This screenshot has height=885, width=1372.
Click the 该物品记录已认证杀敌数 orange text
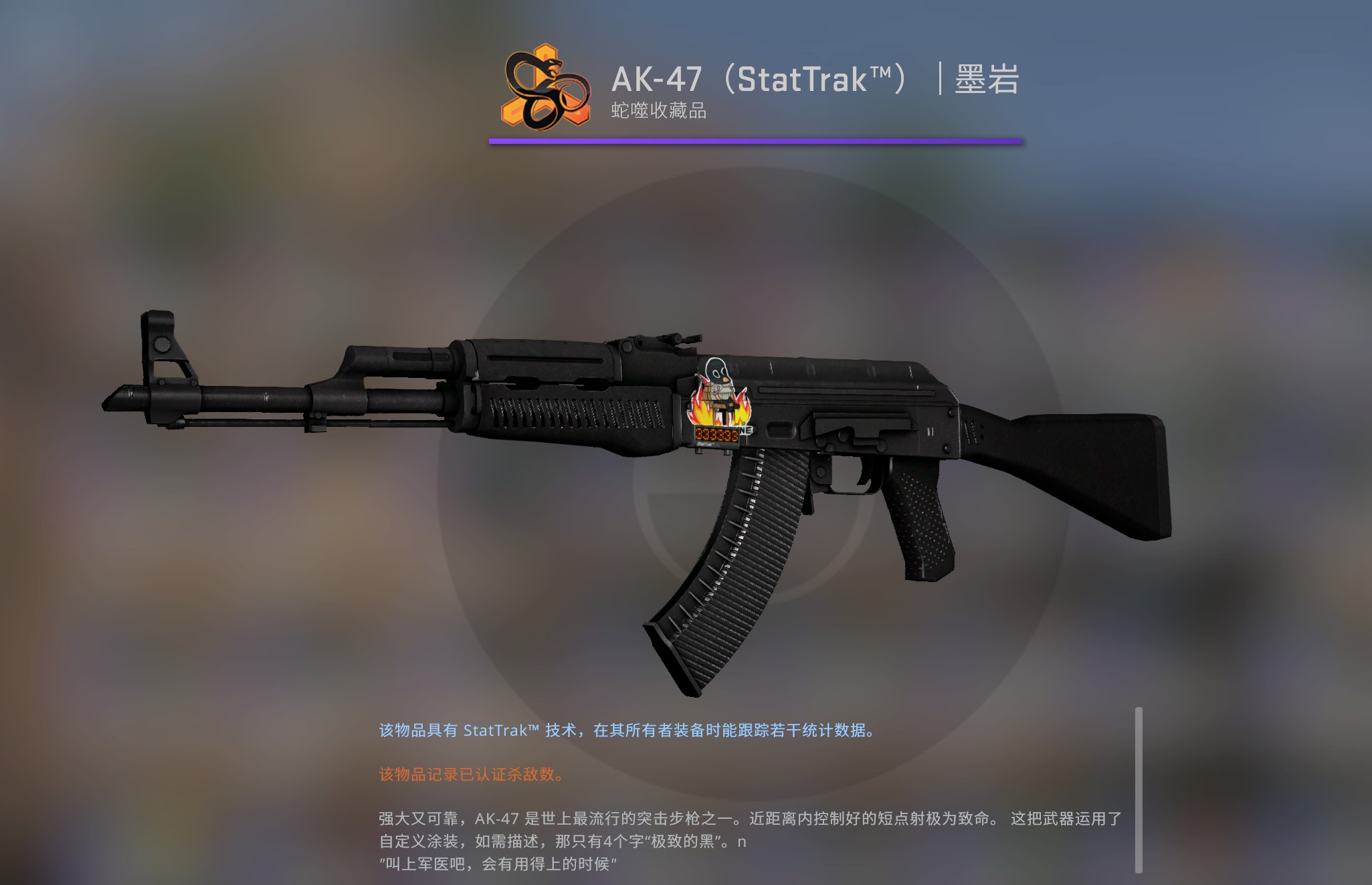pos(472,775)
